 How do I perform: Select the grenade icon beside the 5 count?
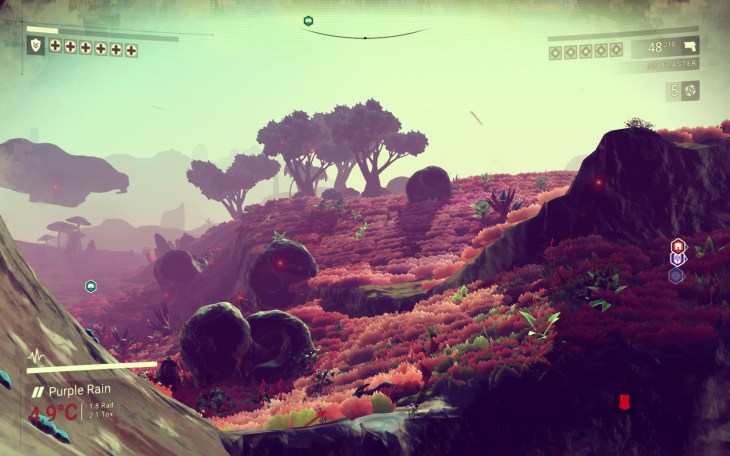pos(690,90)
